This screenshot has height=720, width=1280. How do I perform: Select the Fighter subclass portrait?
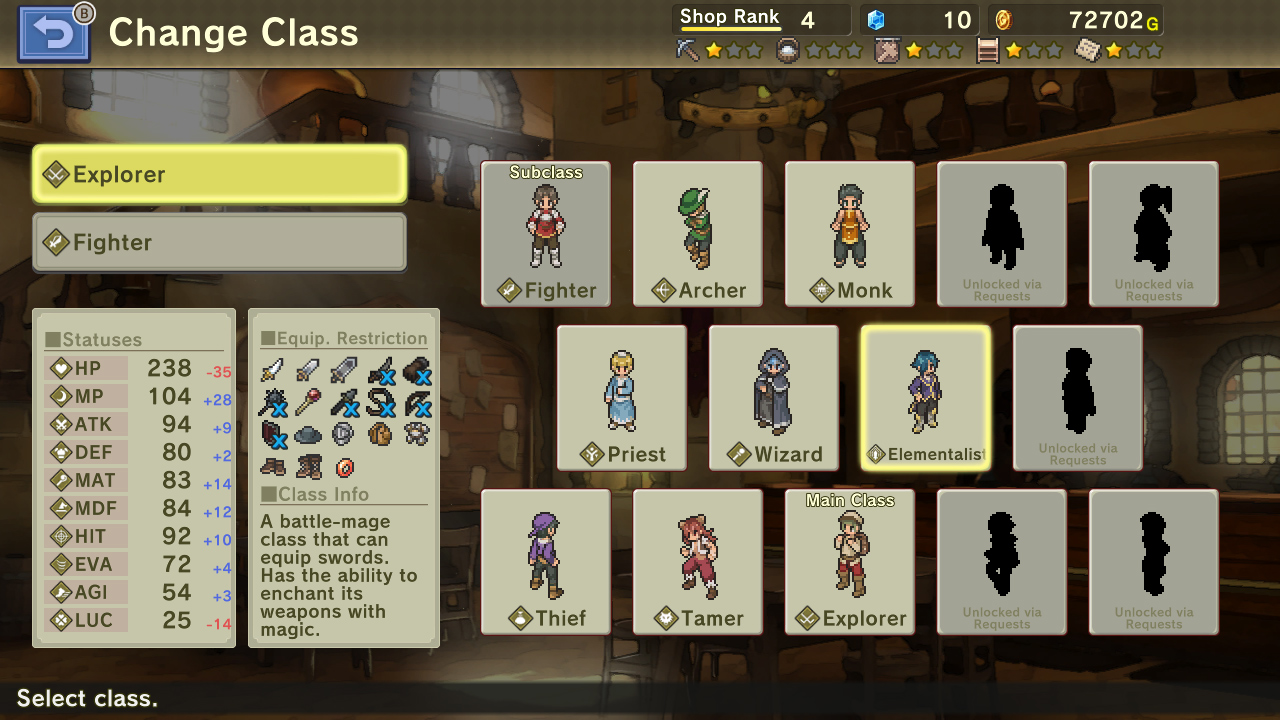click(x=546, y=233)
